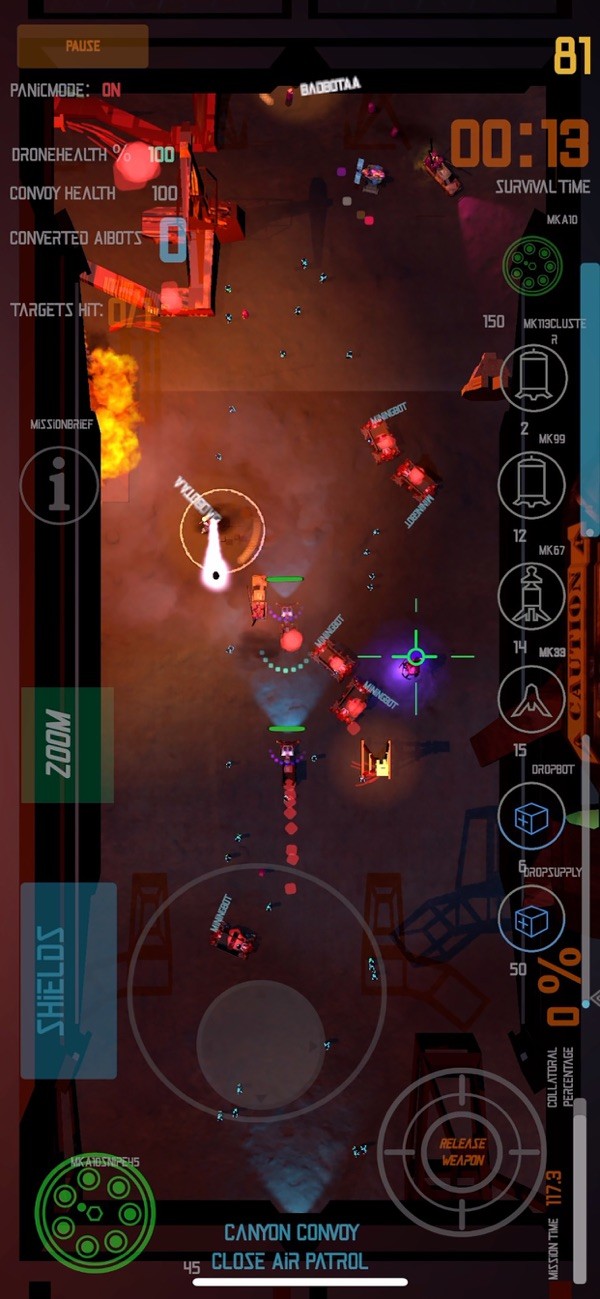The height and width of the screenshot is (1299, 600).
Task: Pause the game with the Pause button
Action: tap(83, 46)
